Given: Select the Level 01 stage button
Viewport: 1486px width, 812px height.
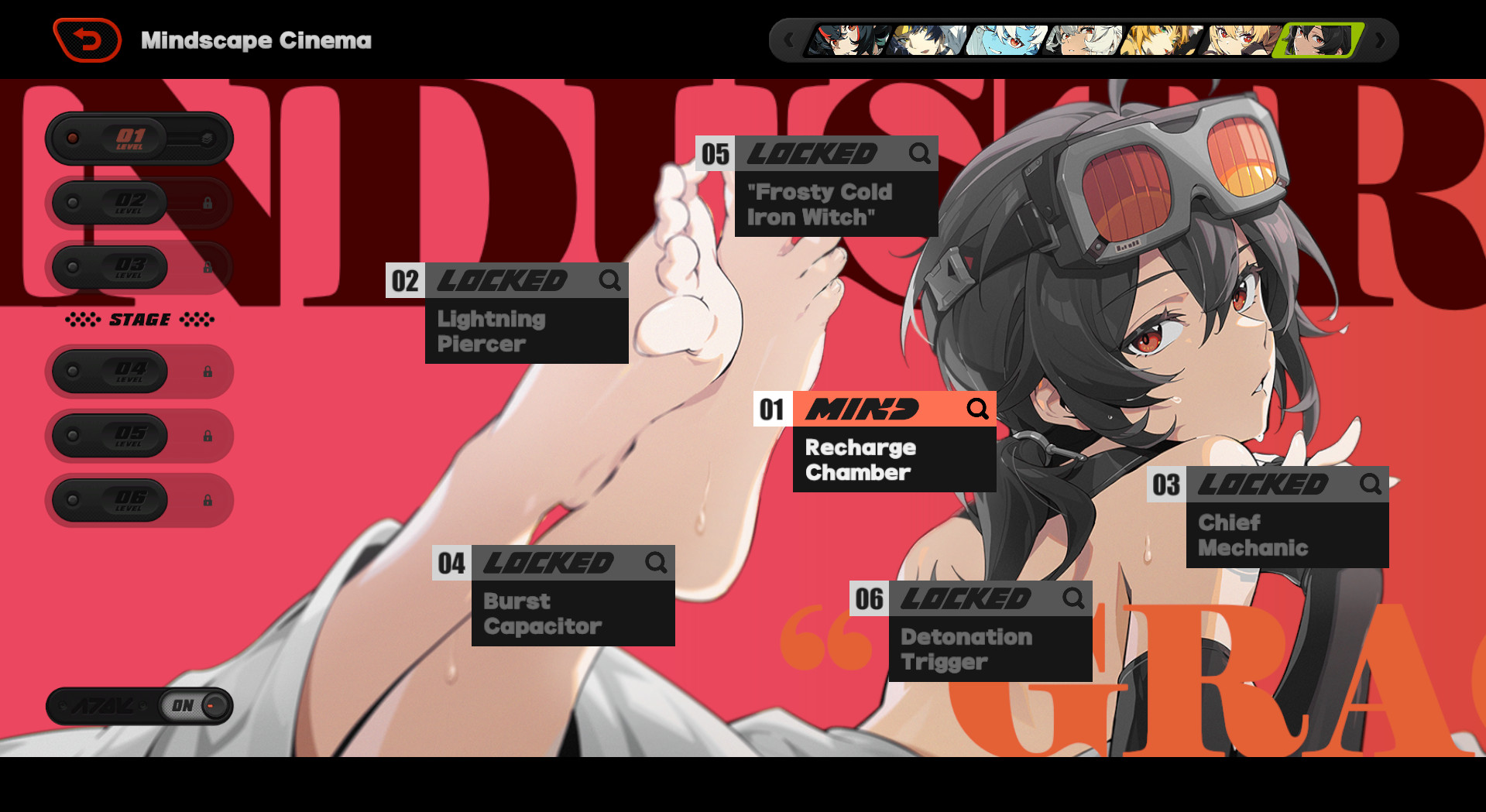Looking at the screenshot, I should tap(132, 138).
